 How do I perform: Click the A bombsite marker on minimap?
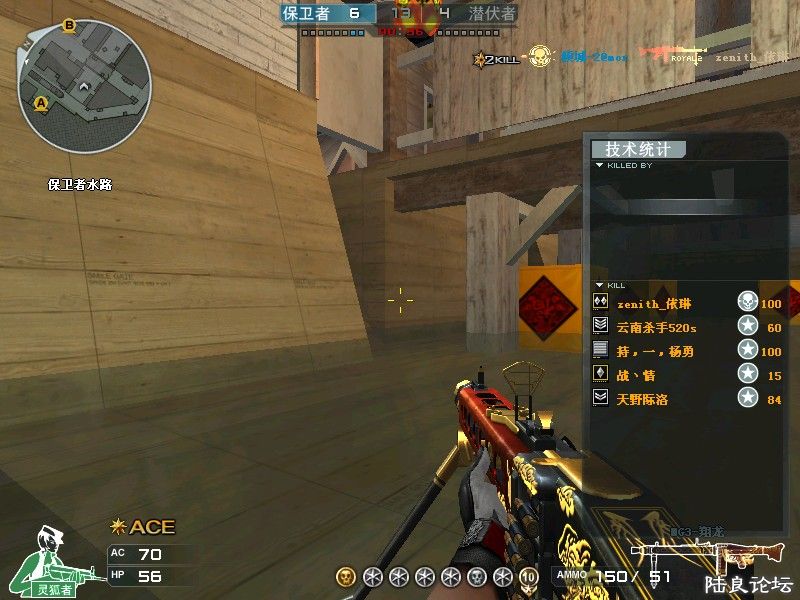pyautogui.click(x=41, y=102)
